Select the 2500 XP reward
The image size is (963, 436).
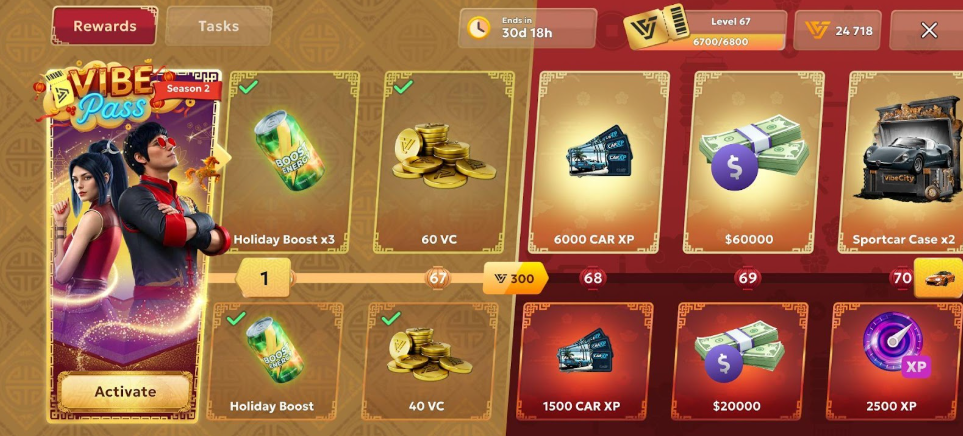(894, 360)
